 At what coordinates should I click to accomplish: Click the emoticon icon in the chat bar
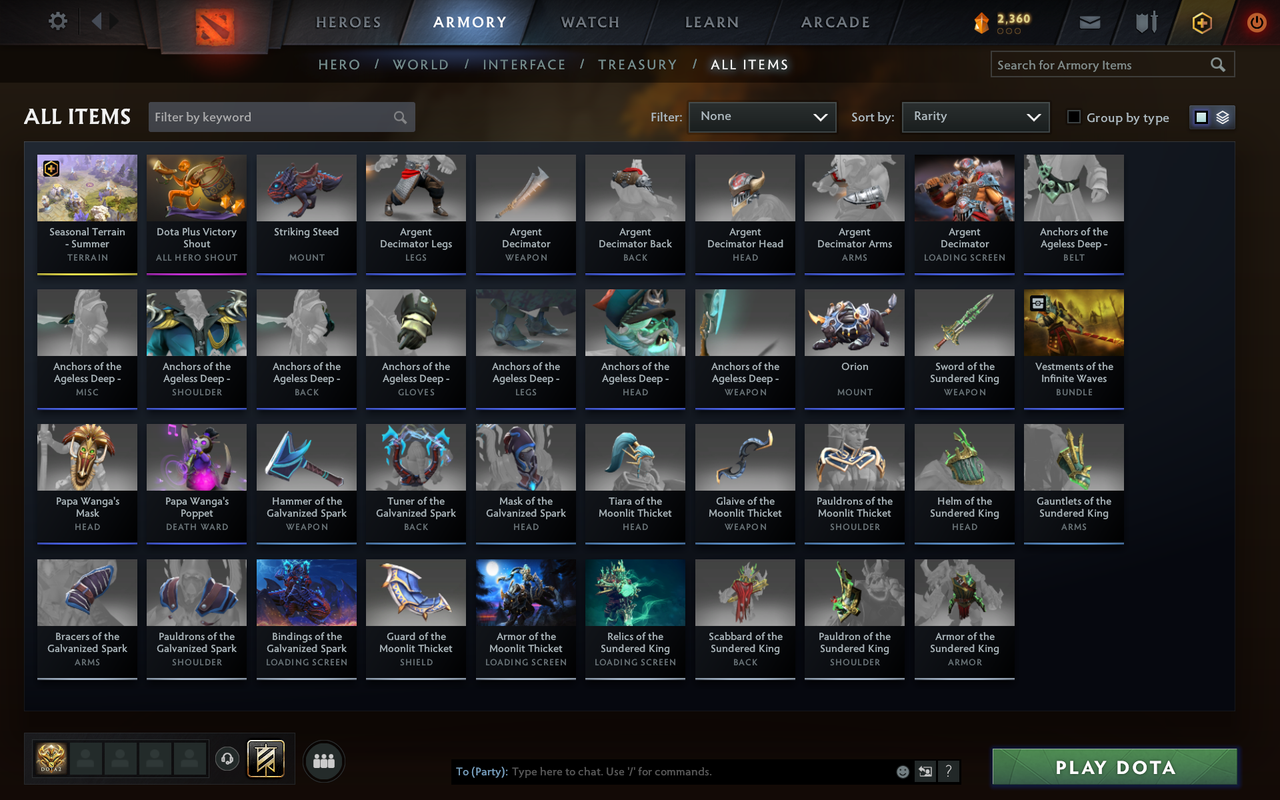click(902, 771)
